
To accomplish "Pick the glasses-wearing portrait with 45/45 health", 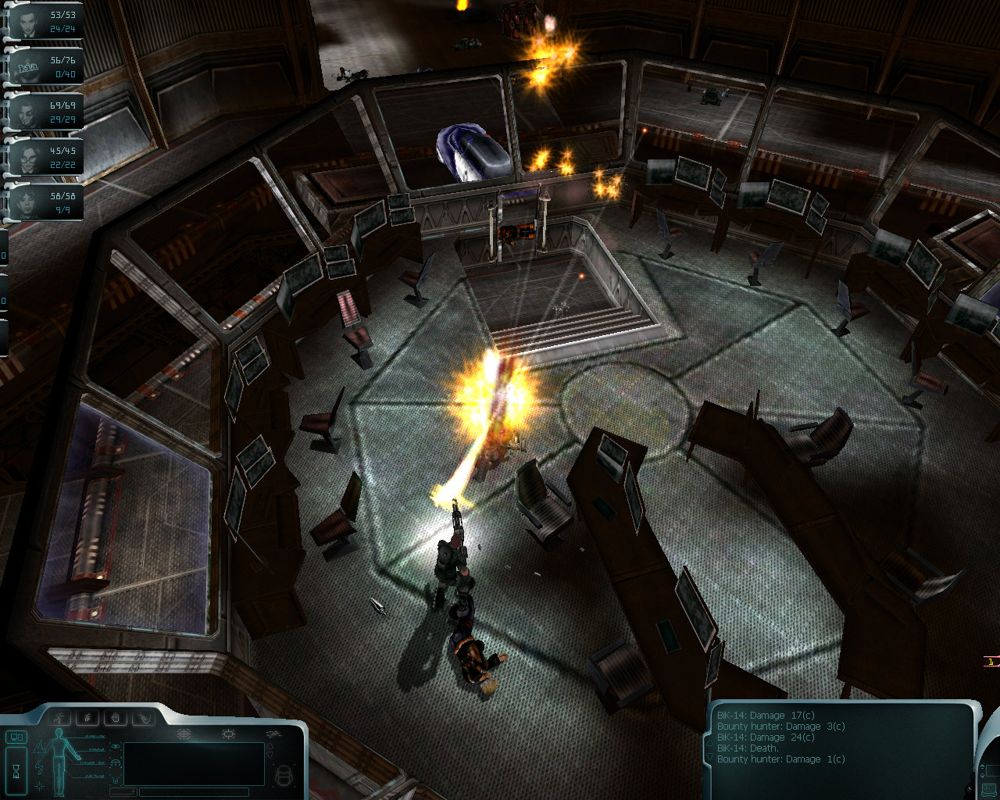I will (x=28, y=155).
